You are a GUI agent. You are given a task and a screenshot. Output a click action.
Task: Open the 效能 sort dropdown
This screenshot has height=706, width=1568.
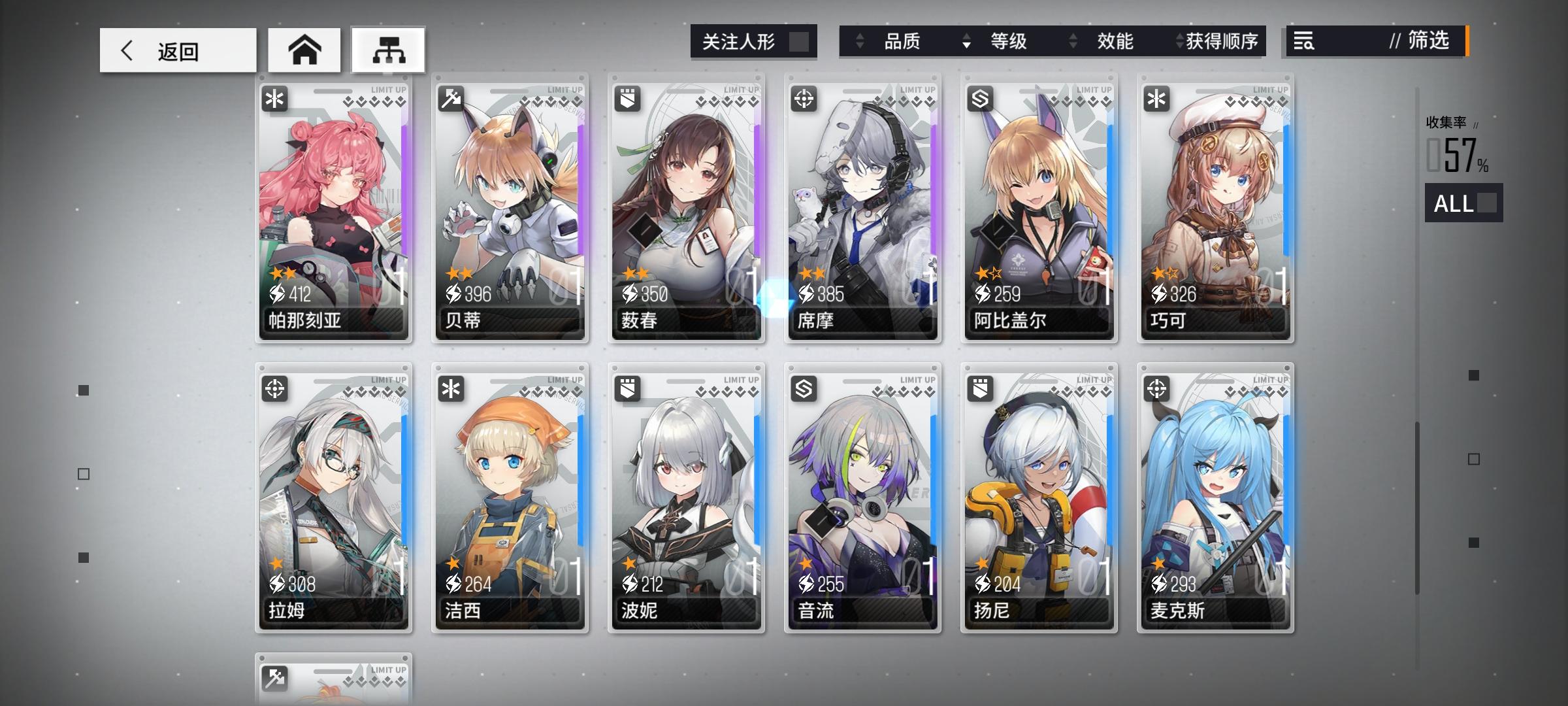pos(1115,42)
